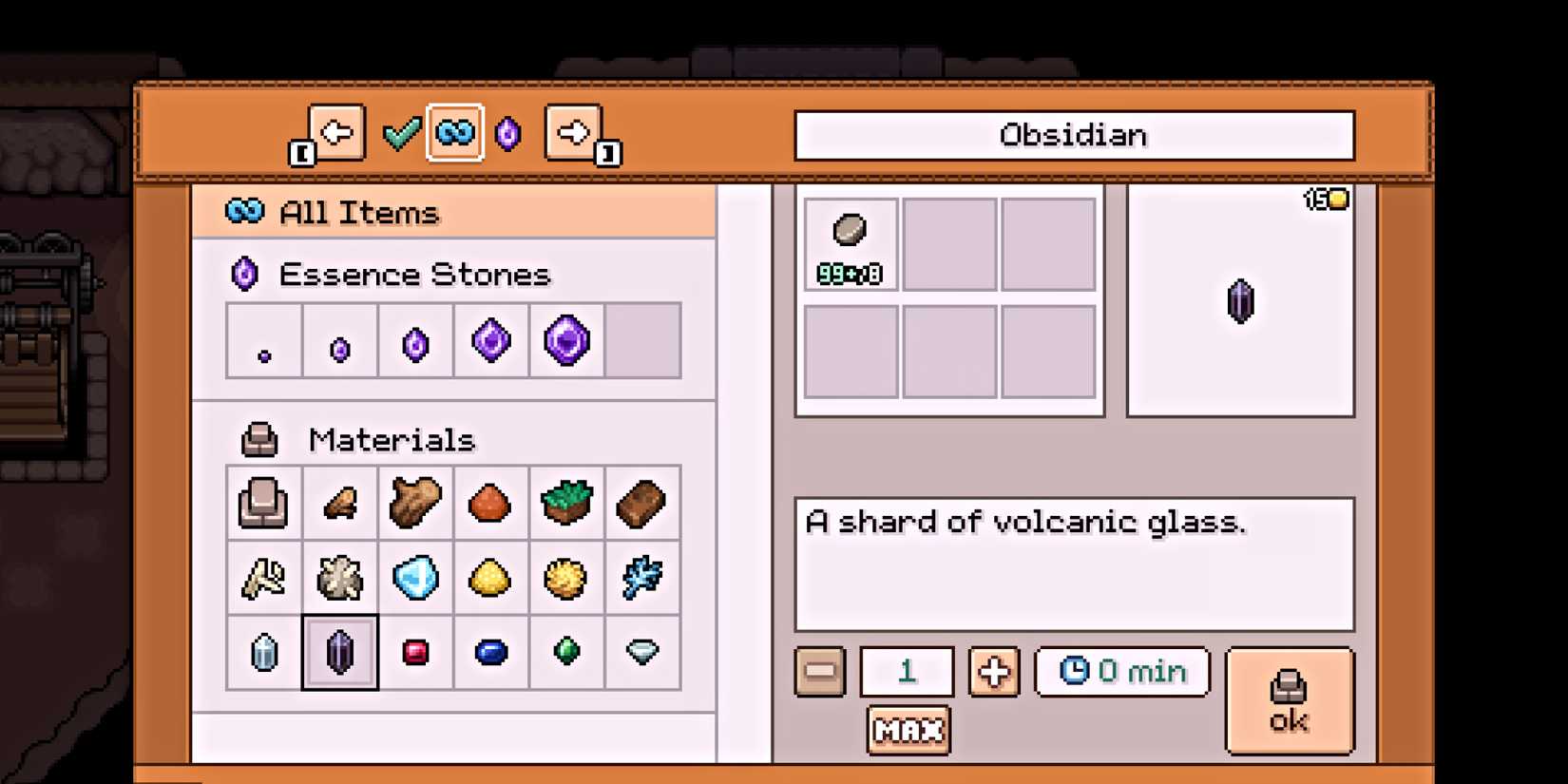1568x784 pixels.
Task: Select the diamond material at the row end
Action: pyautogui.click(x=642, y=652)
